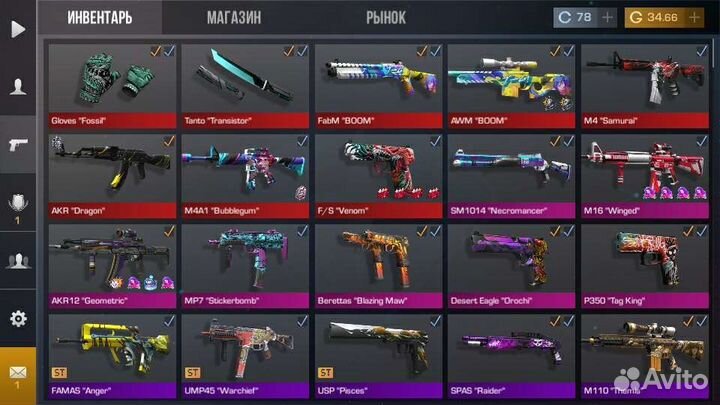
Task: Select the Инвентарь tab
Action: coord(100,18)
